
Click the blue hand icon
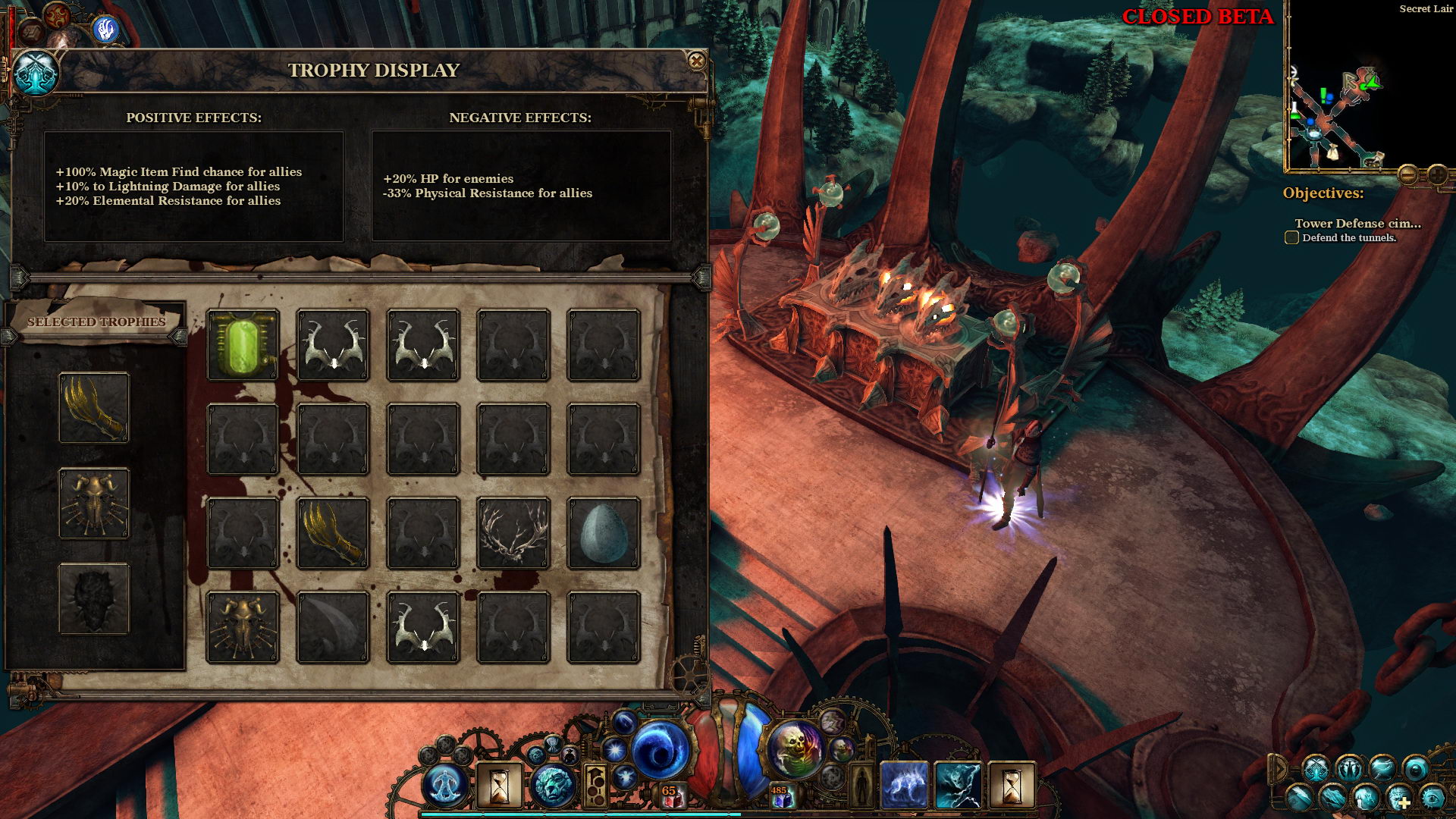[107, 30]
